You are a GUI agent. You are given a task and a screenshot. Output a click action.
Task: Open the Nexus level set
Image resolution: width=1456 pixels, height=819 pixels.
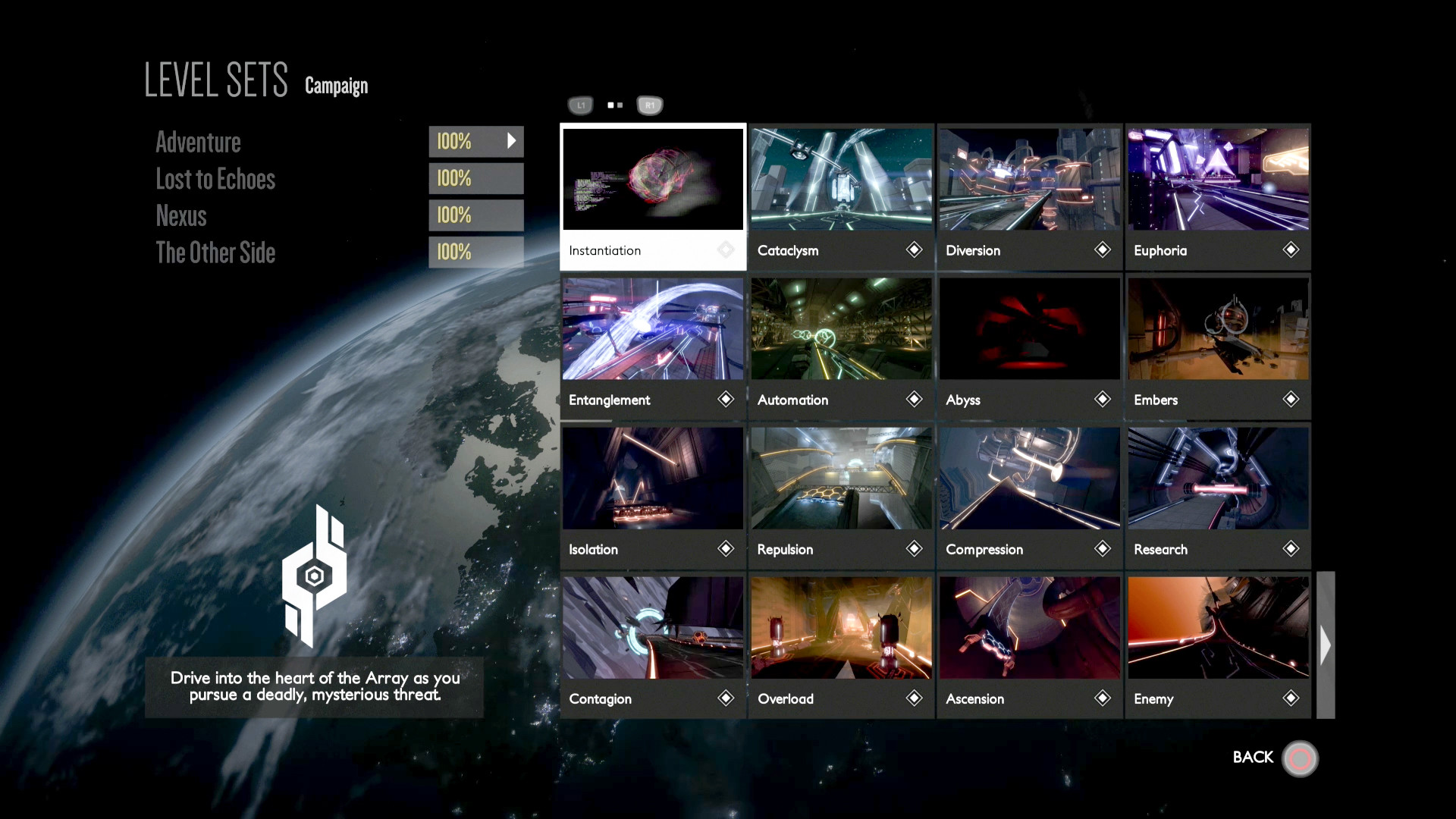[181, 216]
